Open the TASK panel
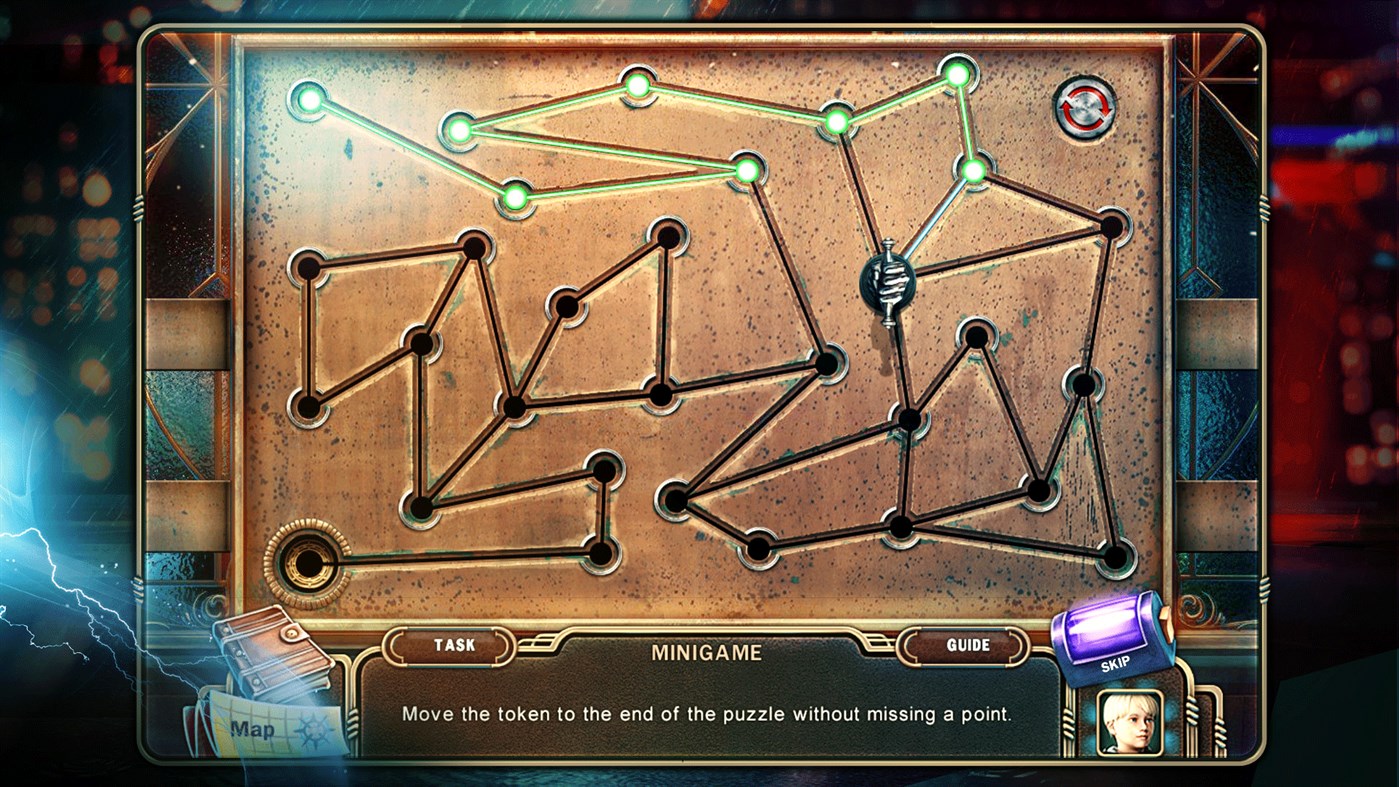Viewport: 1399px width, 787px height. click(x=454, y=646)
